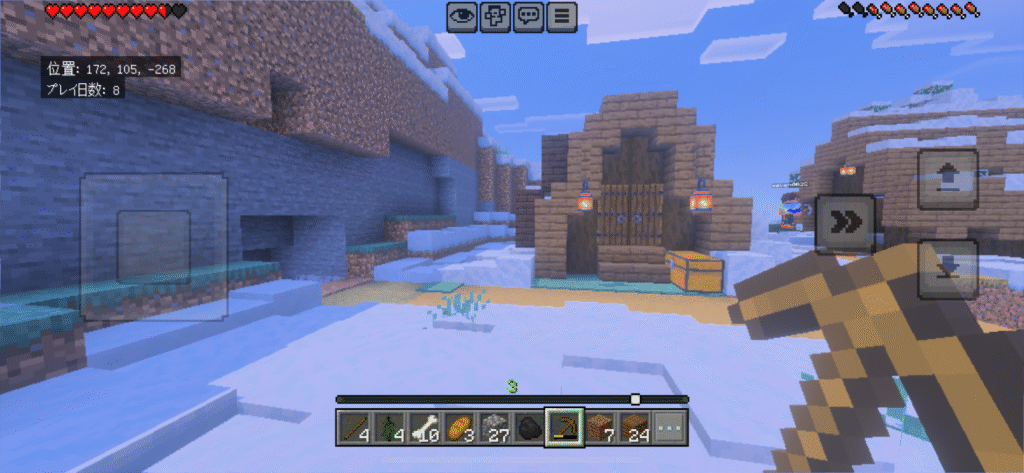Toggle the eye perspective view button
This screenshot has width=1024, height=473.
[461, 16]
